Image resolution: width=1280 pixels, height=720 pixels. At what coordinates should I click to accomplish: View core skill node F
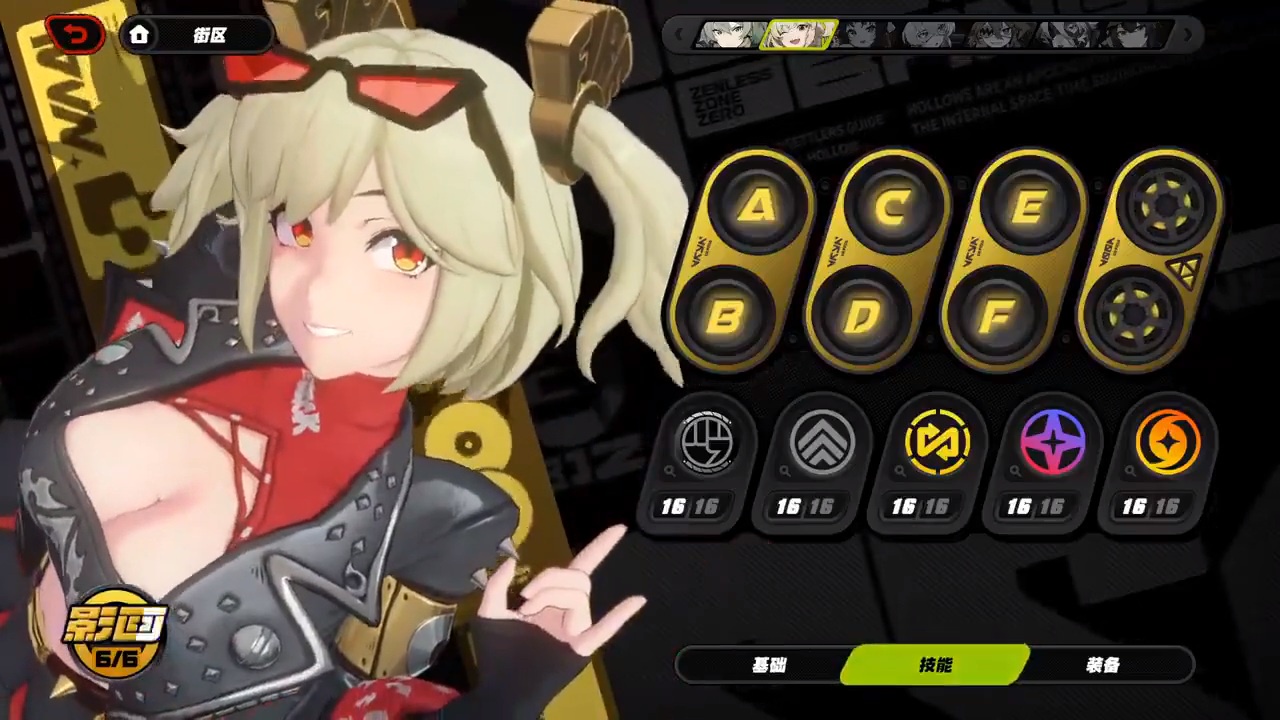pos(998,318)
